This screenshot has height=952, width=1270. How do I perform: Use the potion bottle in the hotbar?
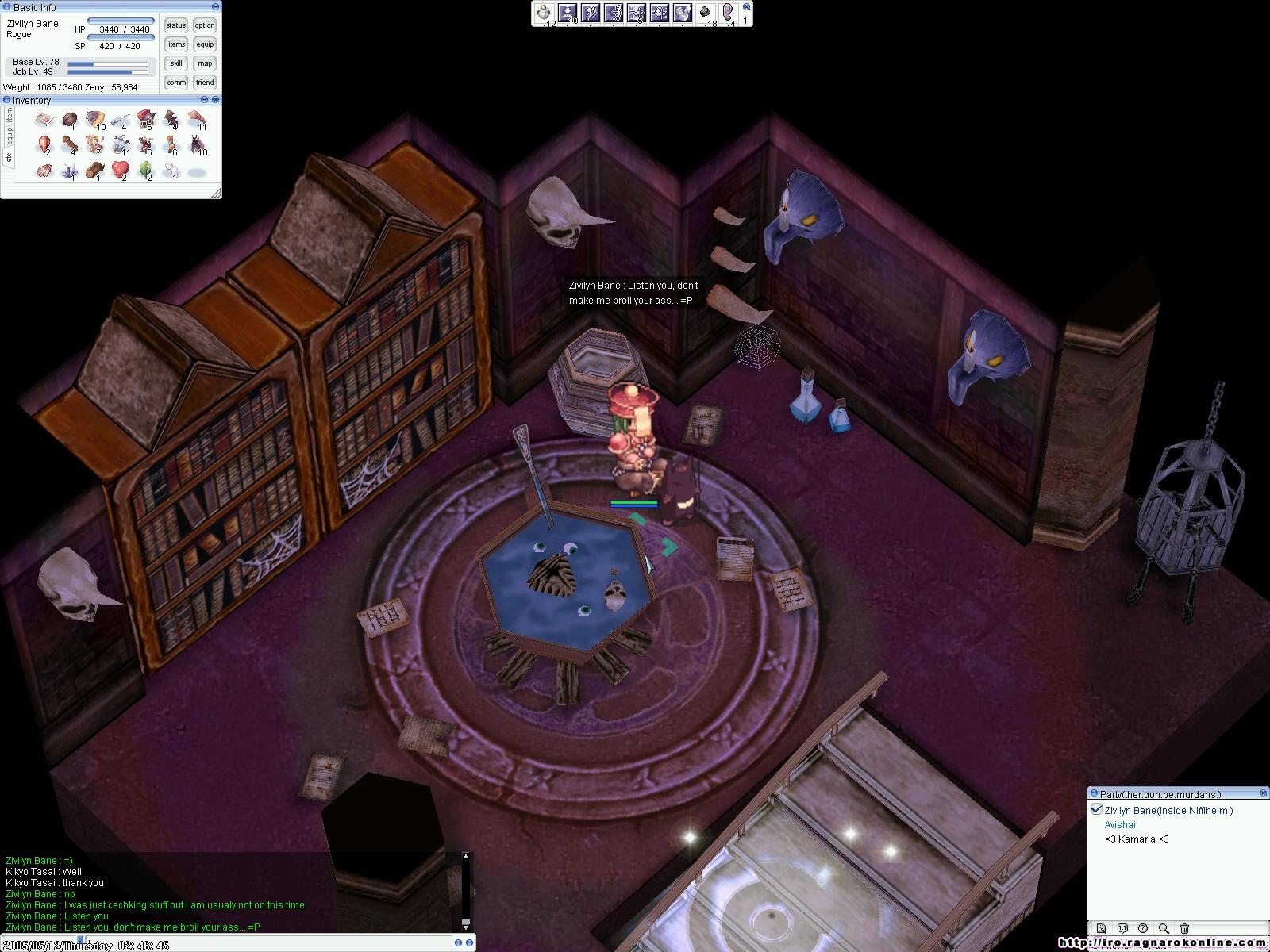545,13
